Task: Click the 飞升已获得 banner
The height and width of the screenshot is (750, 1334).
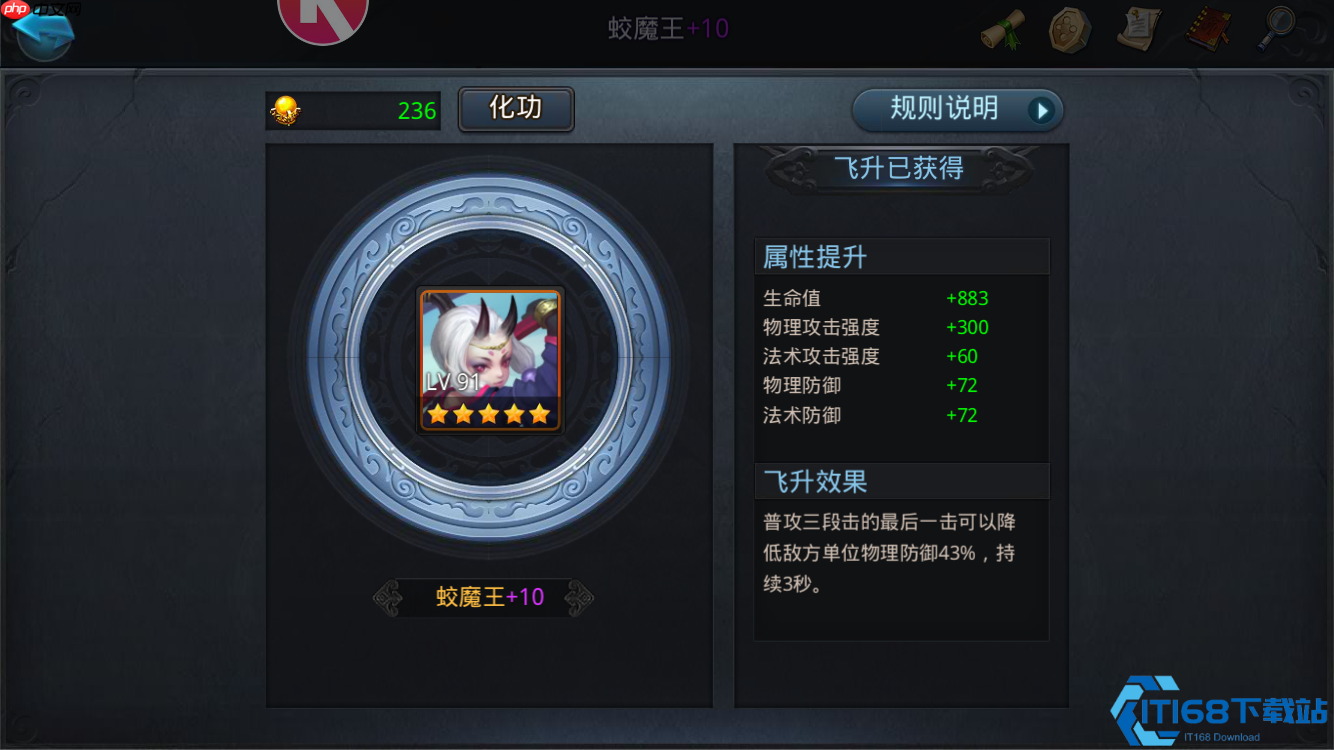Action: tap(899, 168)
